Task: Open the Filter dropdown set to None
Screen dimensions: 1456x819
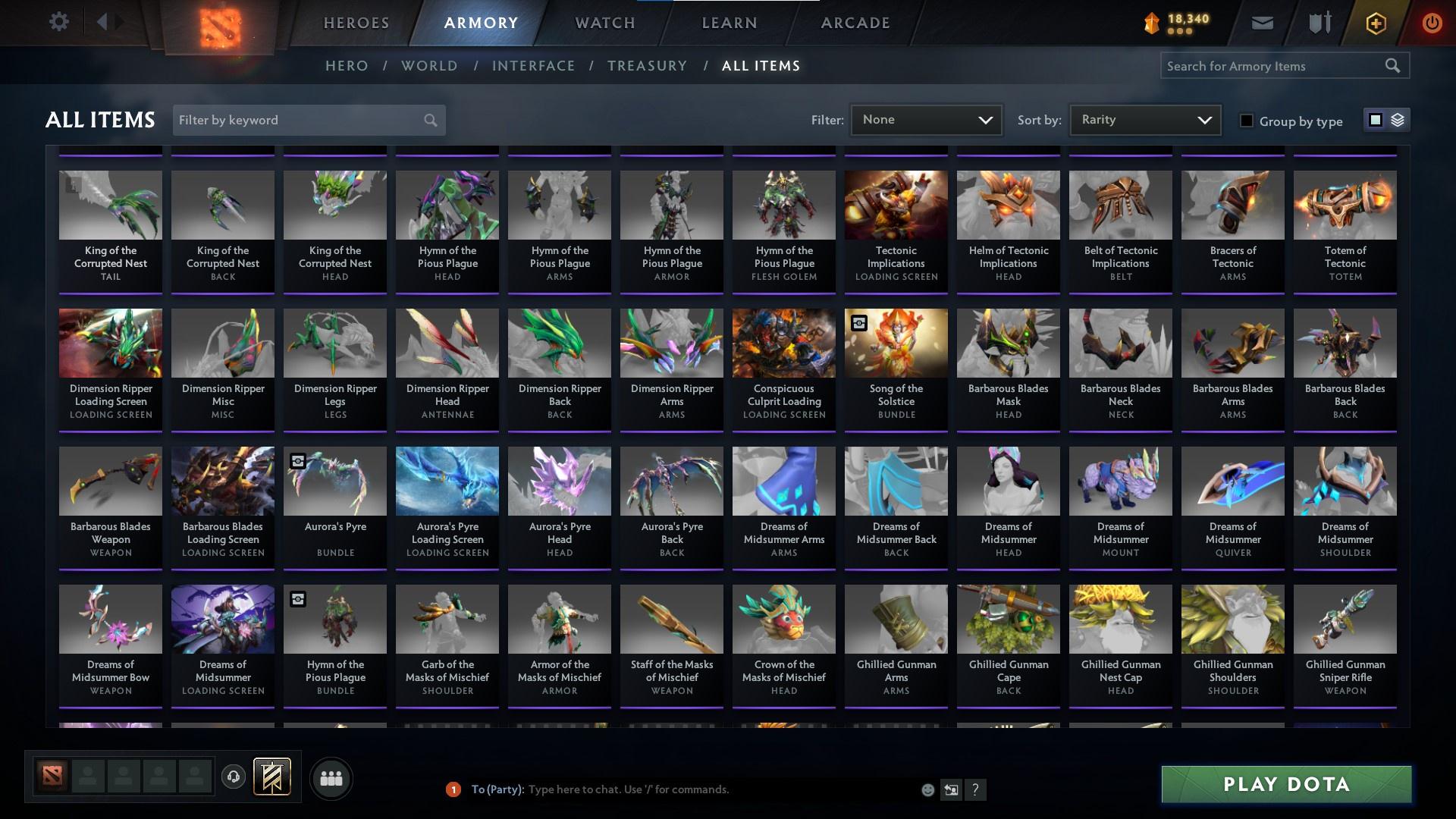Action: point(925,119)
